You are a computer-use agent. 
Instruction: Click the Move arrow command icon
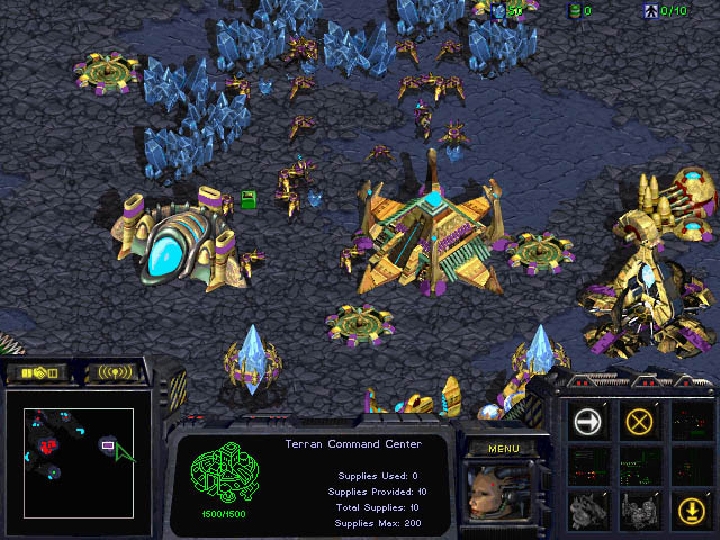pos(590,421)
